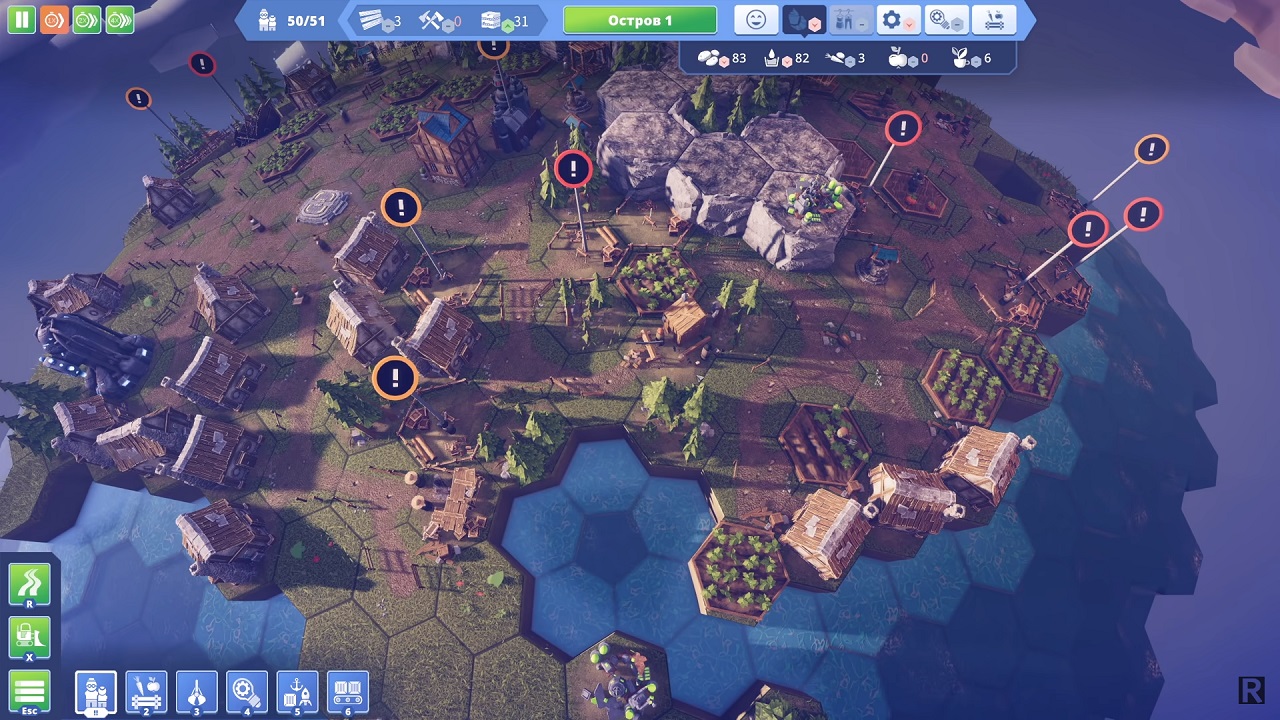Open the clothing resources tab
The width and height of the screenshot is (1280, 720).
tap(850, 20)
